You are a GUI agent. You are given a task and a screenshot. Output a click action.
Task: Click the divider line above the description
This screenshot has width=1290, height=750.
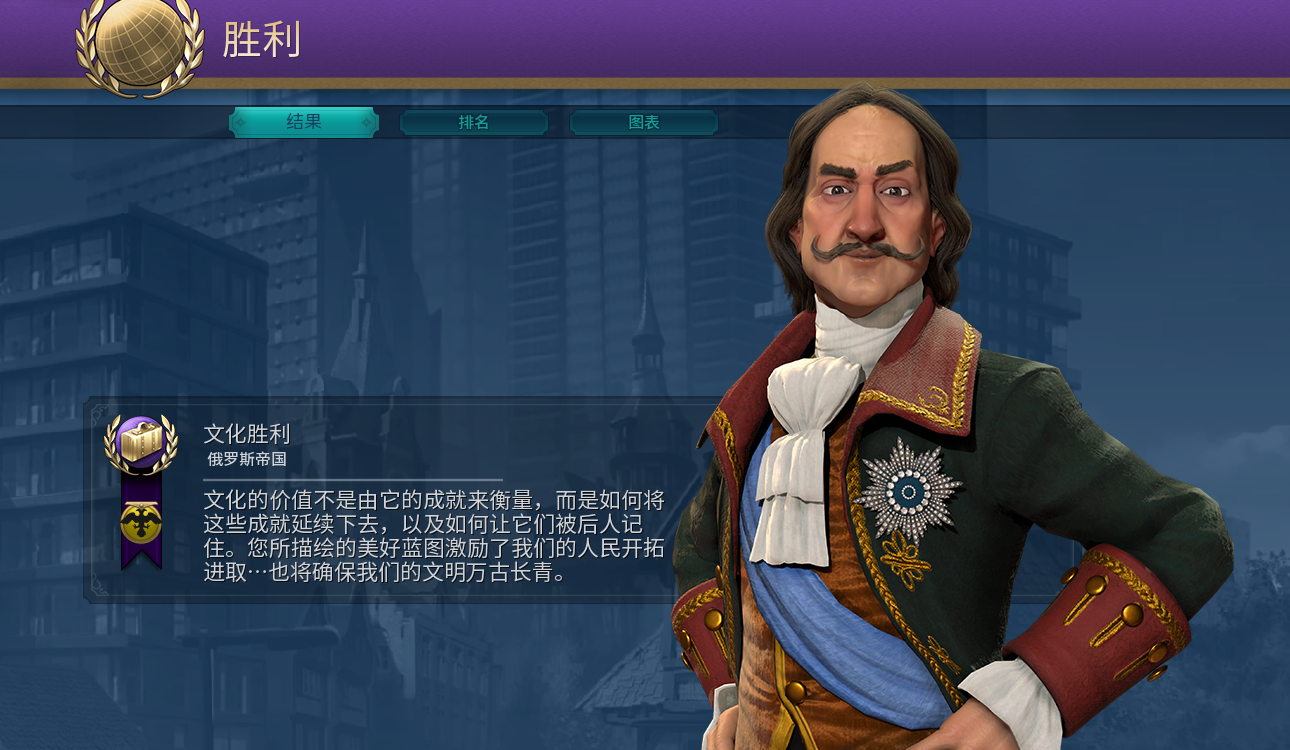click(350, 478)
